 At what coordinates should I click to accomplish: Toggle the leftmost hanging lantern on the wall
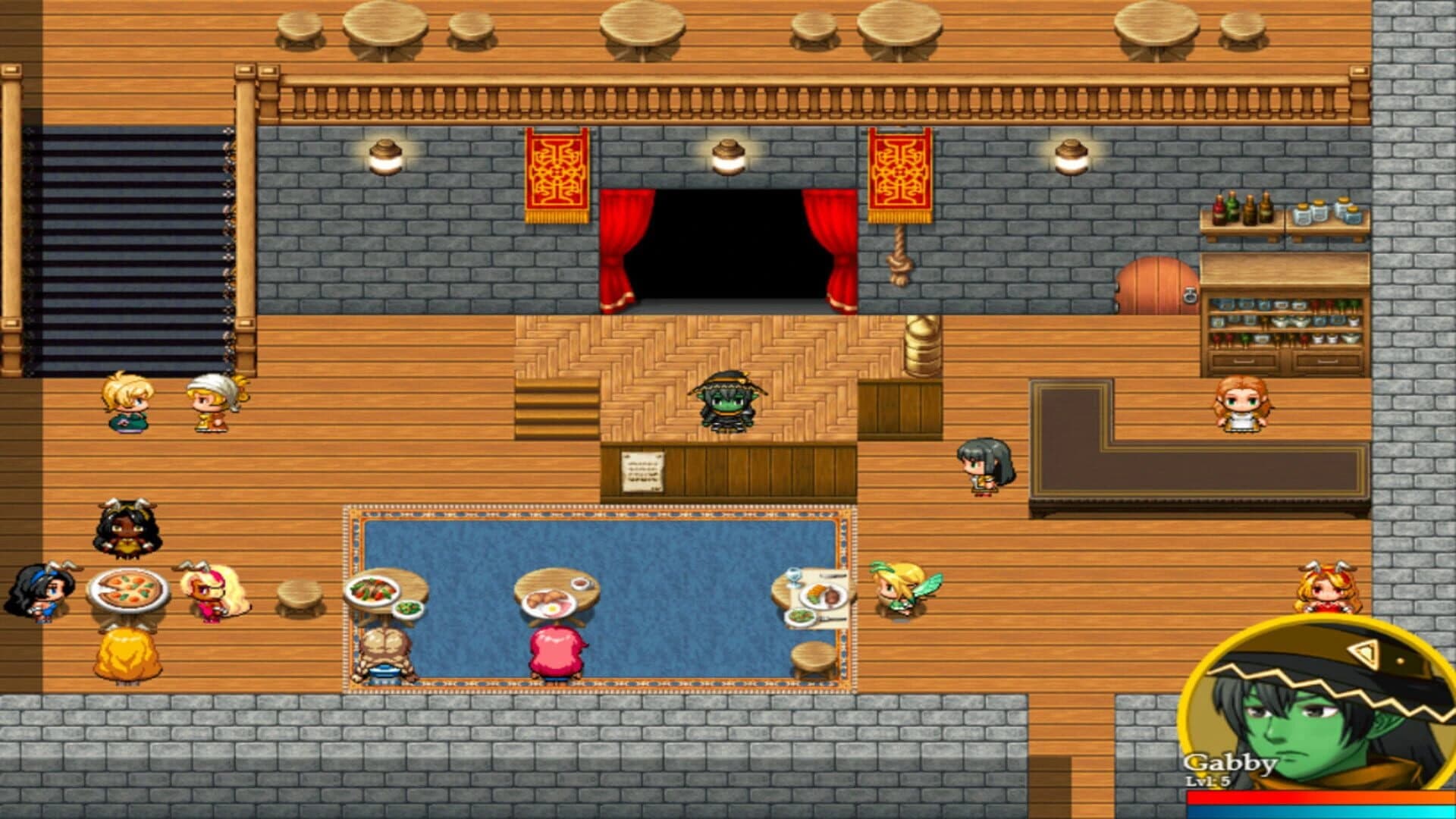click(x=385, y=155)
